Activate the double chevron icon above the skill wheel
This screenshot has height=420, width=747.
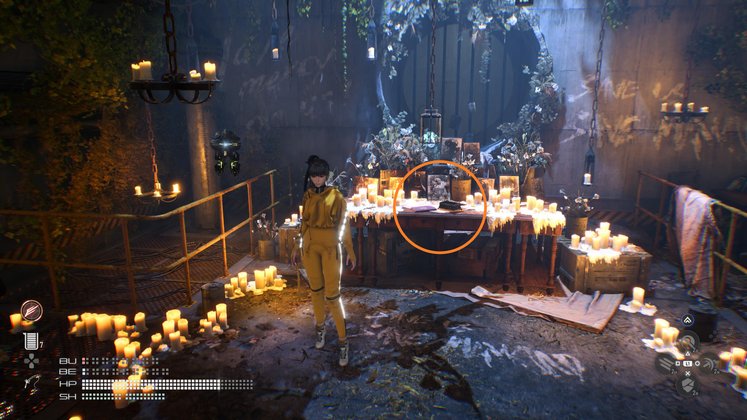tap(687, 322)
